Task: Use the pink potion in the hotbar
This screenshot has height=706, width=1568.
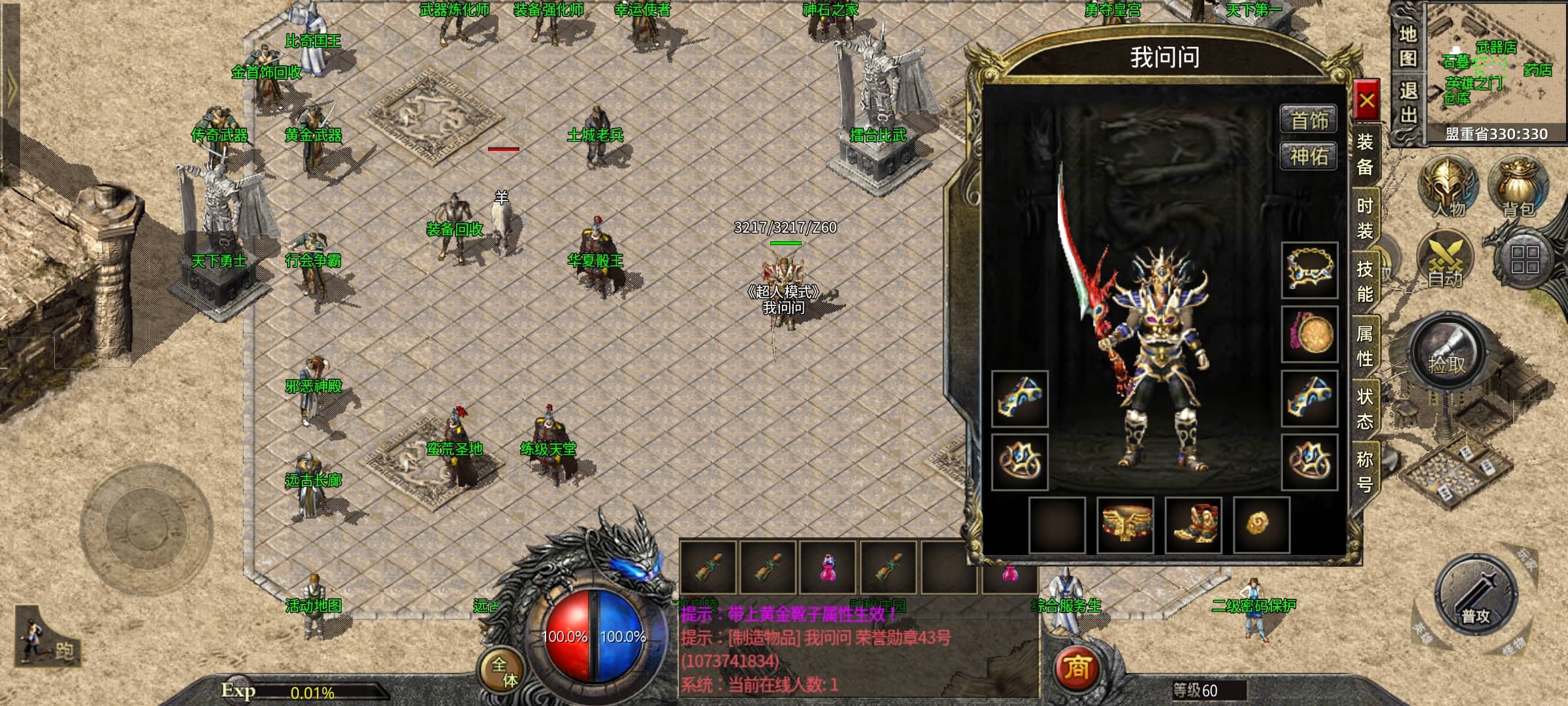Action: click(x=828, y=567)
